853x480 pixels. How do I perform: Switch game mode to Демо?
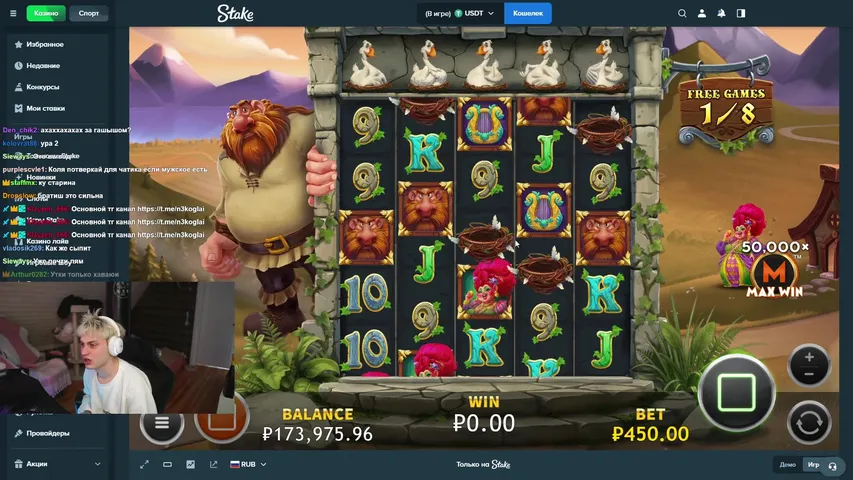tap(788, 465)
